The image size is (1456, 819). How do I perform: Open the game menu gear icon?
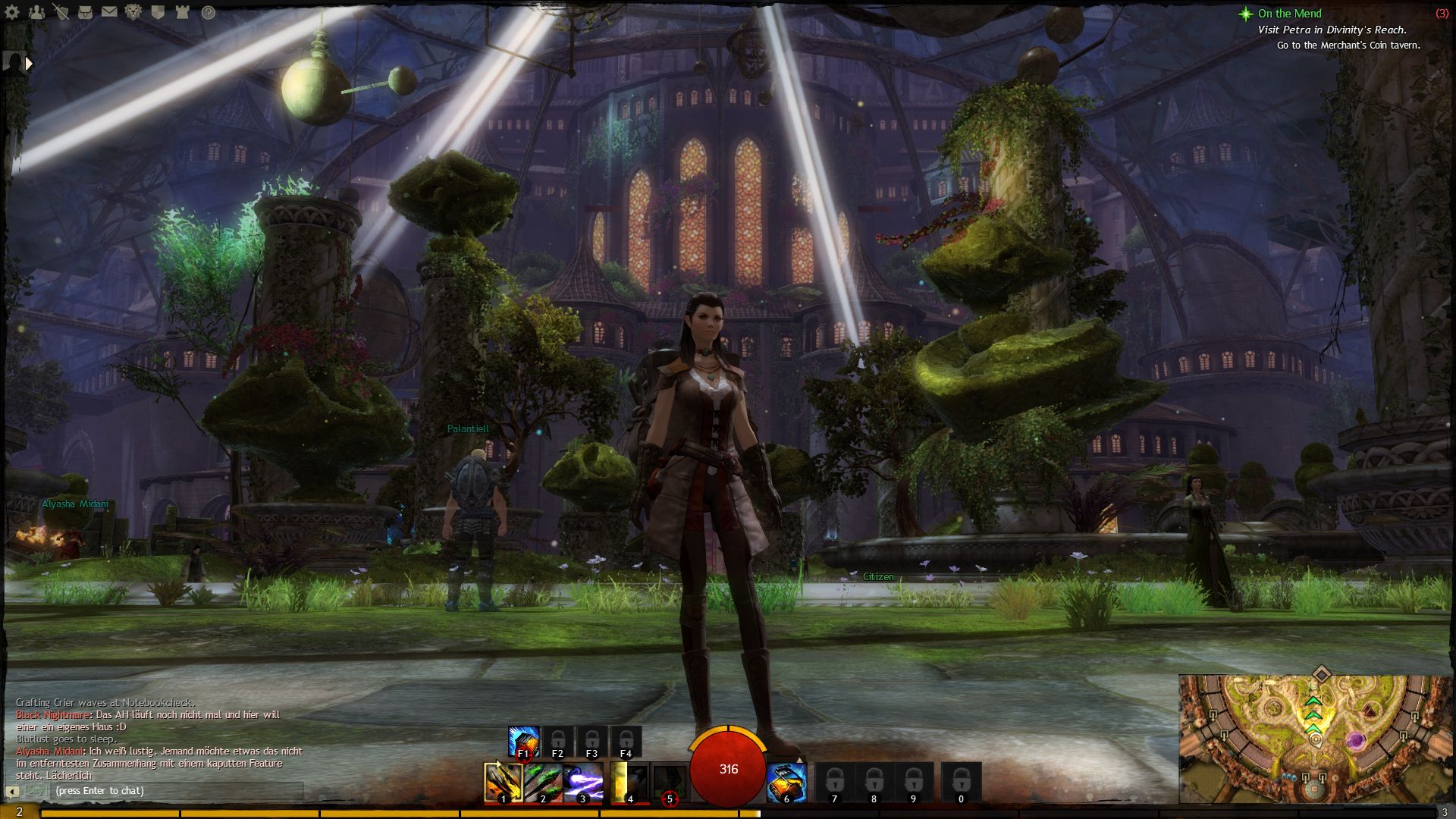coord(14,12)
